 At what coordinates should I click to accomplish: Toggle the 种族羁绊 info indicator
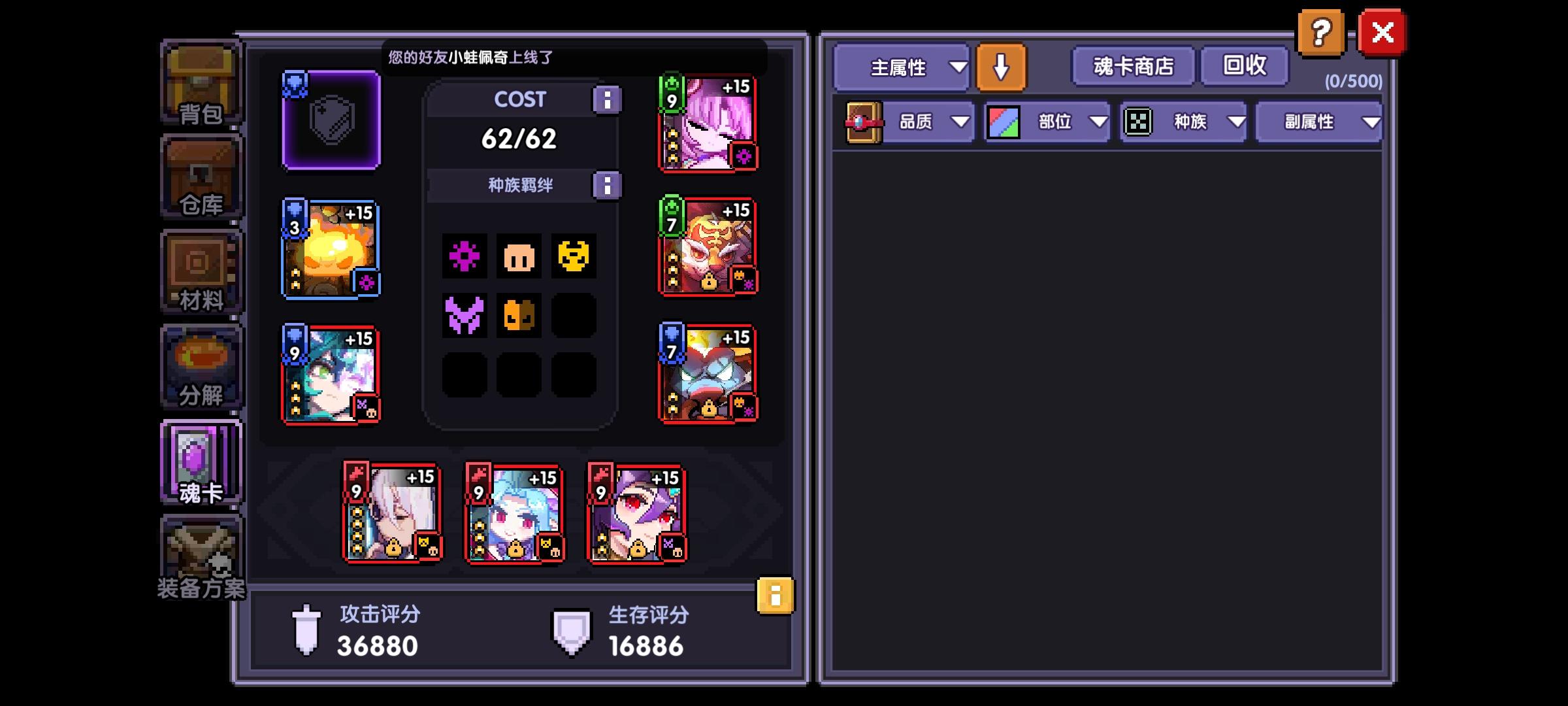point(608,185)
